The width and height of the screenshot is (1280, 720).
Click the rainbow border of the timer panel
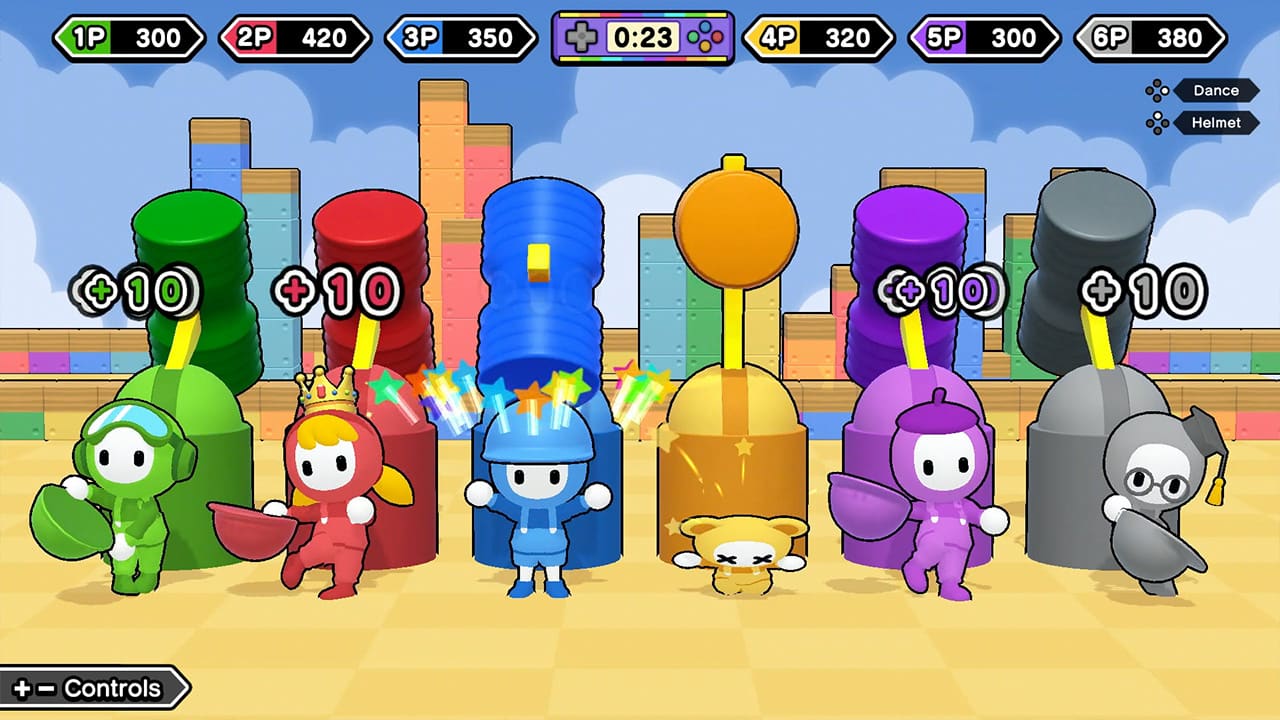coord(642,14)
